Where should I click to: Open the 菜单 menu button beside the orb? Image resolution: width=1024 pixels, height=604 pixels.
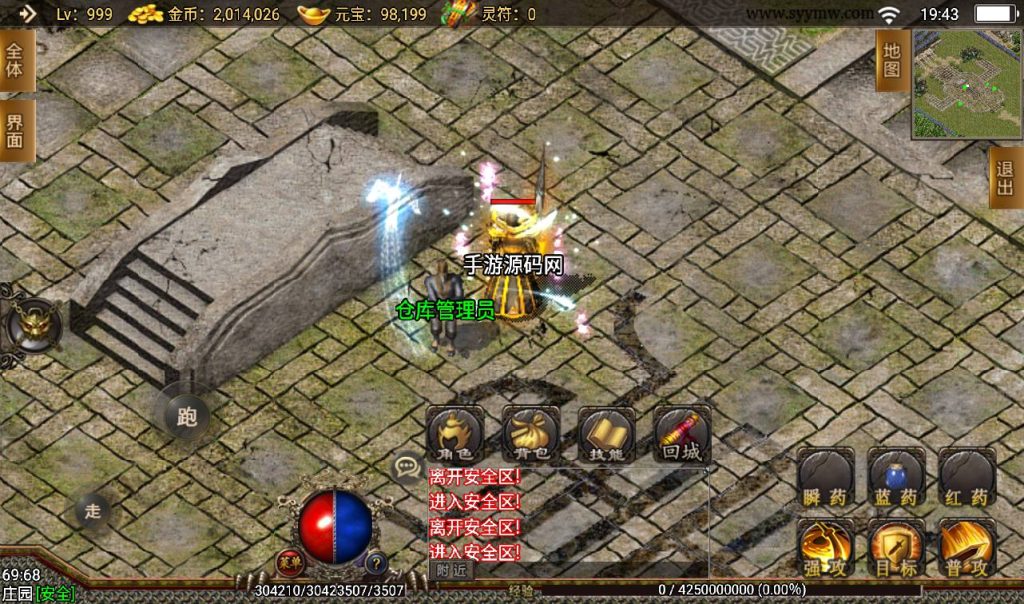coord(290,562)
